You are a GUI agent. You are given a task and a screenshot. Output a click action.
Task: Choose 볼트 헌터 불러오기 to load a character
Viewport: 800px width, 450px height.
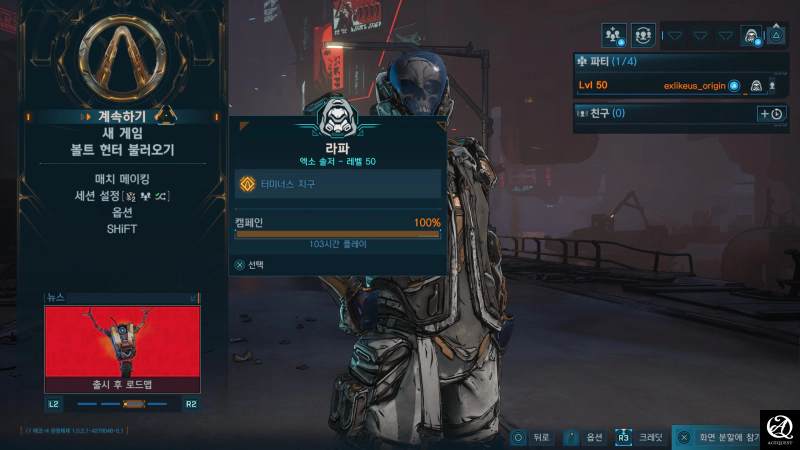(121, 150)
